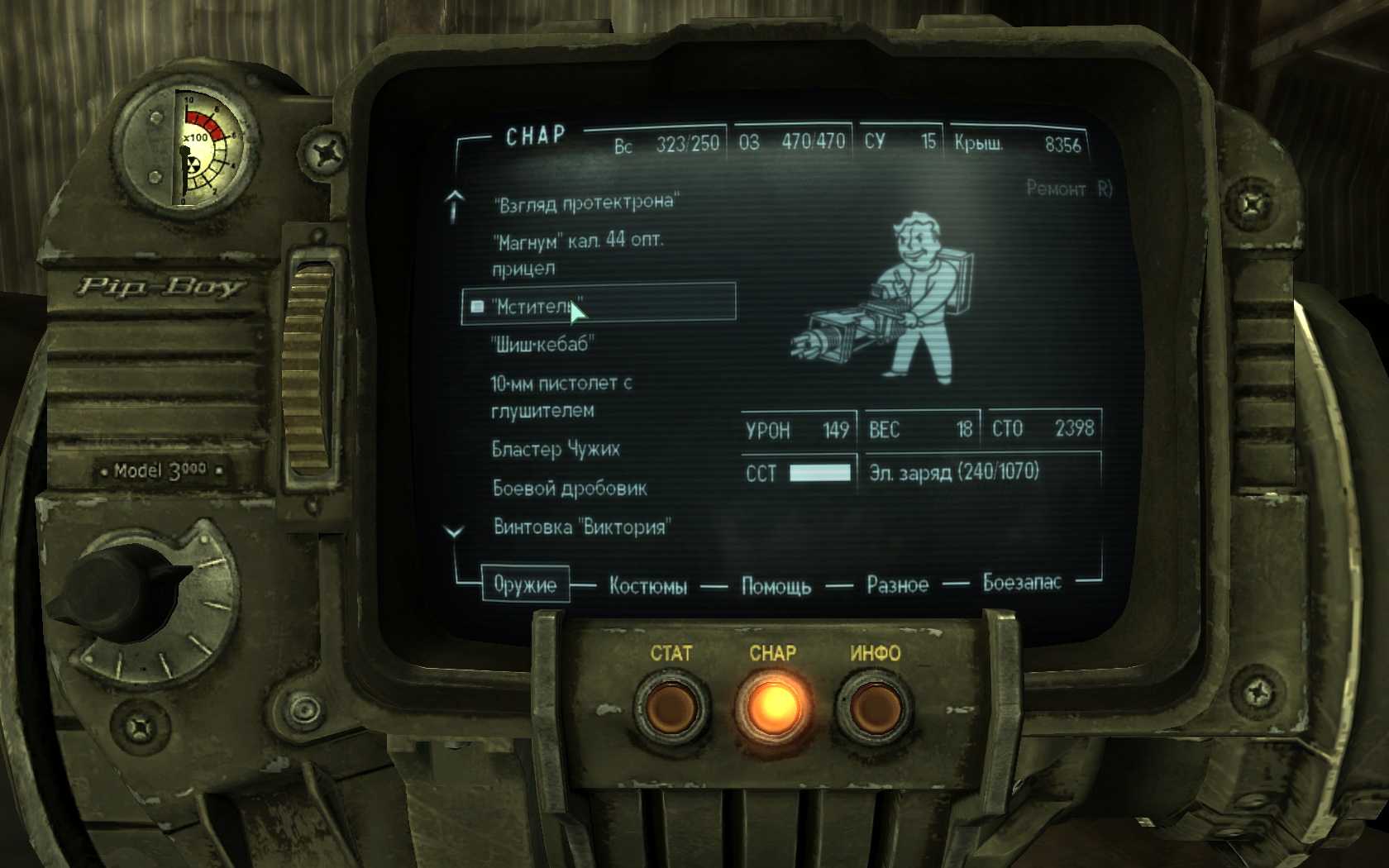The image size is (1389, 868).
Task: Switch to the Костюмы tab
Action: coord(648,586)
